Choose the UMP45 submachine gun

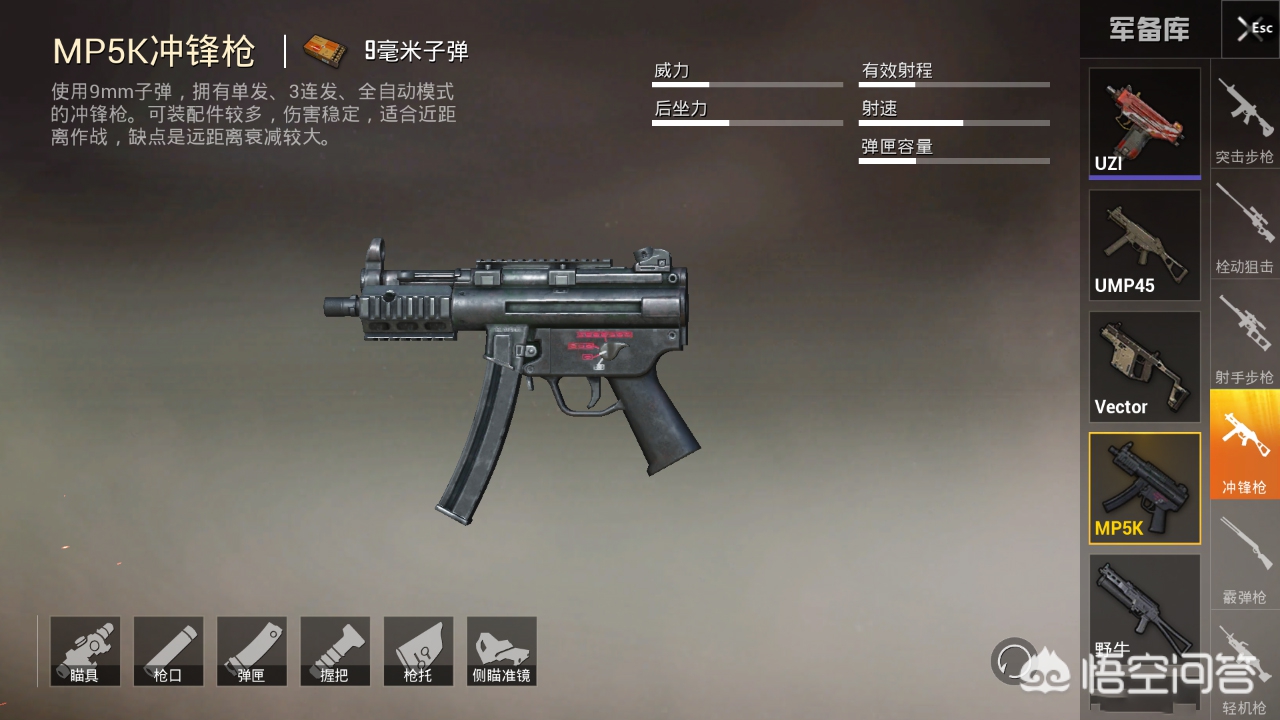(x=1144, y=245)
